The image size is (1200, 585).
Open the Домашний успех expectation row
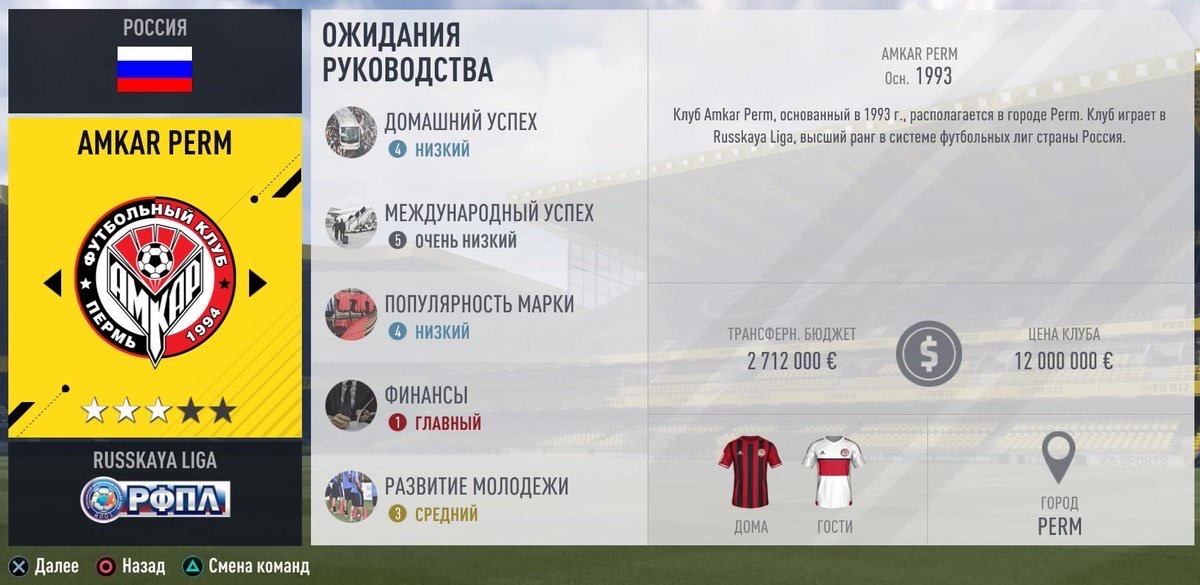pos(460,134)
